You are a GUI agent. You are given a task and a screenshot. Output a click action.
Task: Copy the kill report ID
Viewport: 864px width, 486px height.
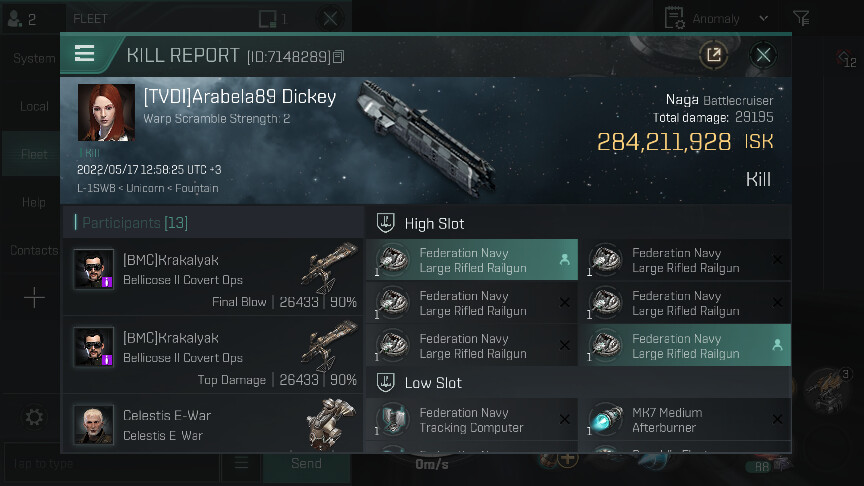pyautogui.click(x=338, y=57)
